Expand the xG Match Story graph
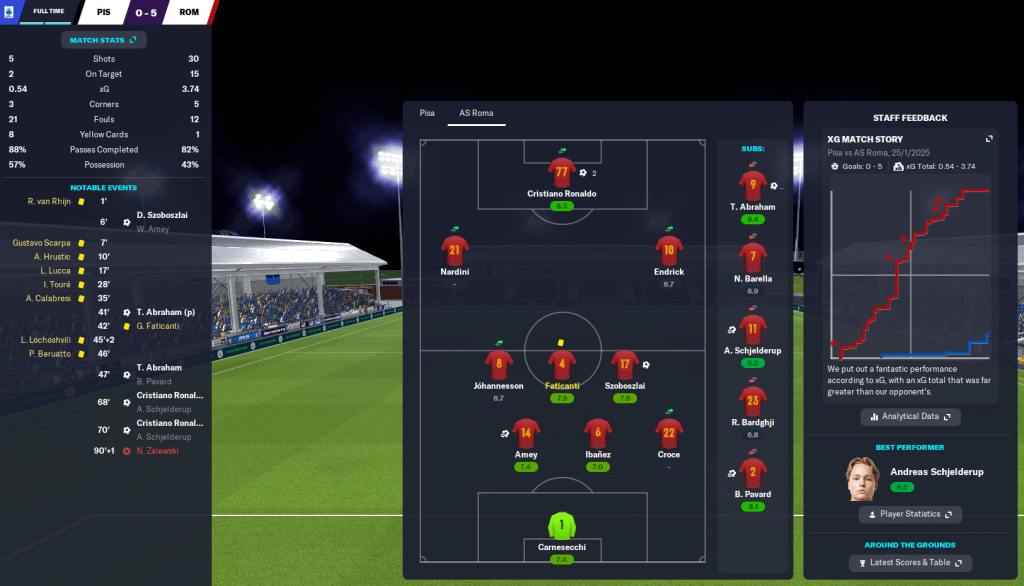The width and height of the screenshot is (1024, 586). 989,139
